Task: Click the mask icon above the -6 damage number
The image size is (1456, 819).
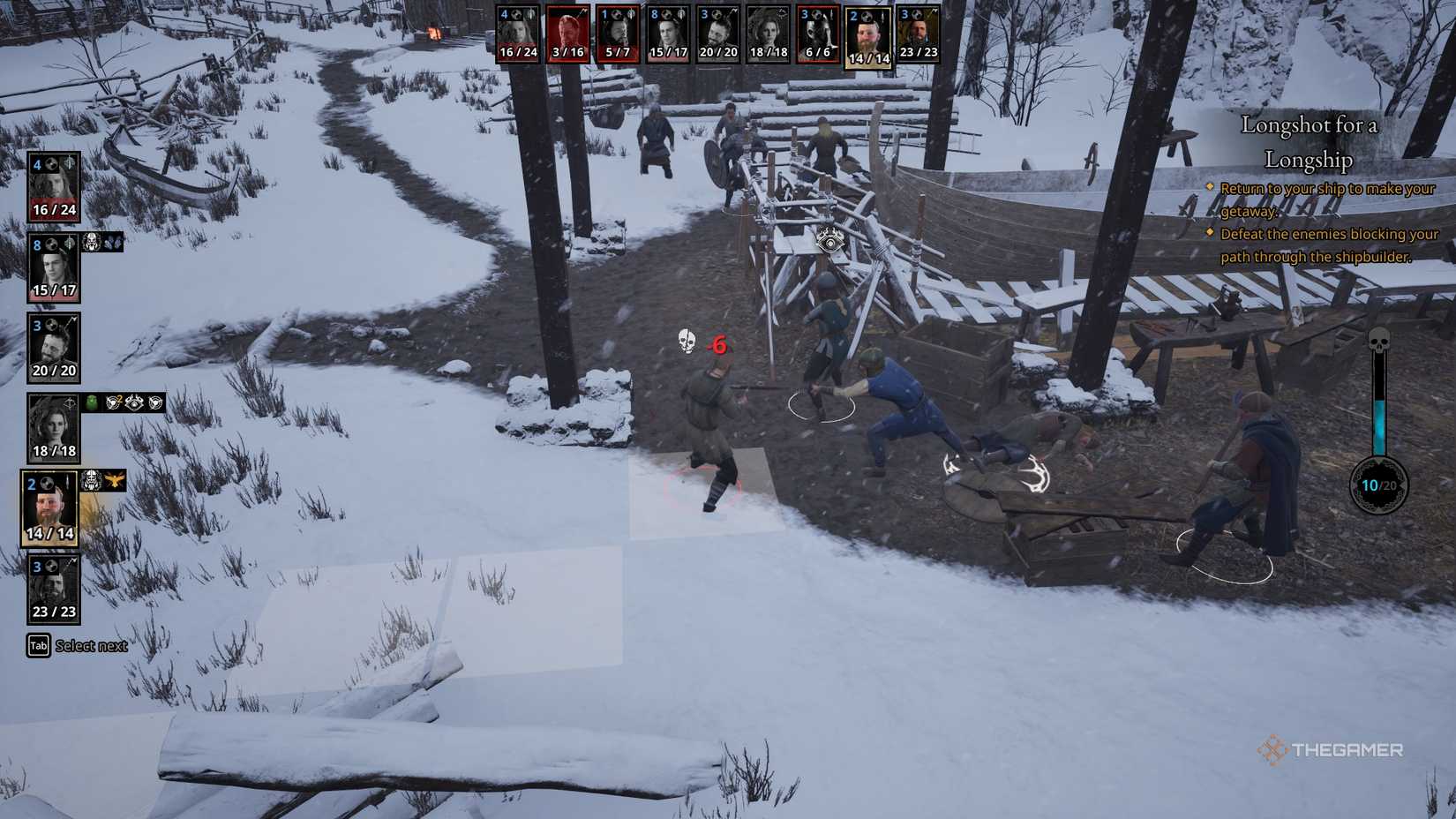Action: click(x=686, y=341)
